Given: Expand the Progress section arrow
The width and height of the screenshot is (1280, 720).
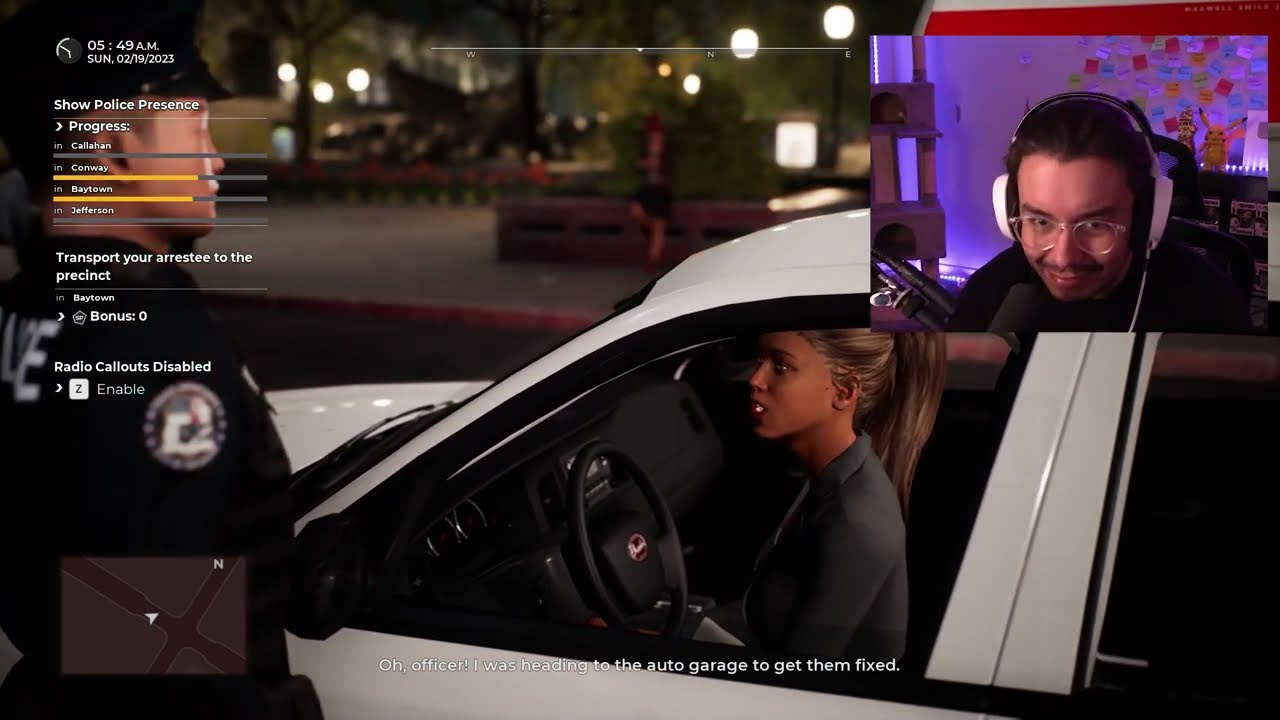Looking at the screenshot, I should click(x=60, y=127).
